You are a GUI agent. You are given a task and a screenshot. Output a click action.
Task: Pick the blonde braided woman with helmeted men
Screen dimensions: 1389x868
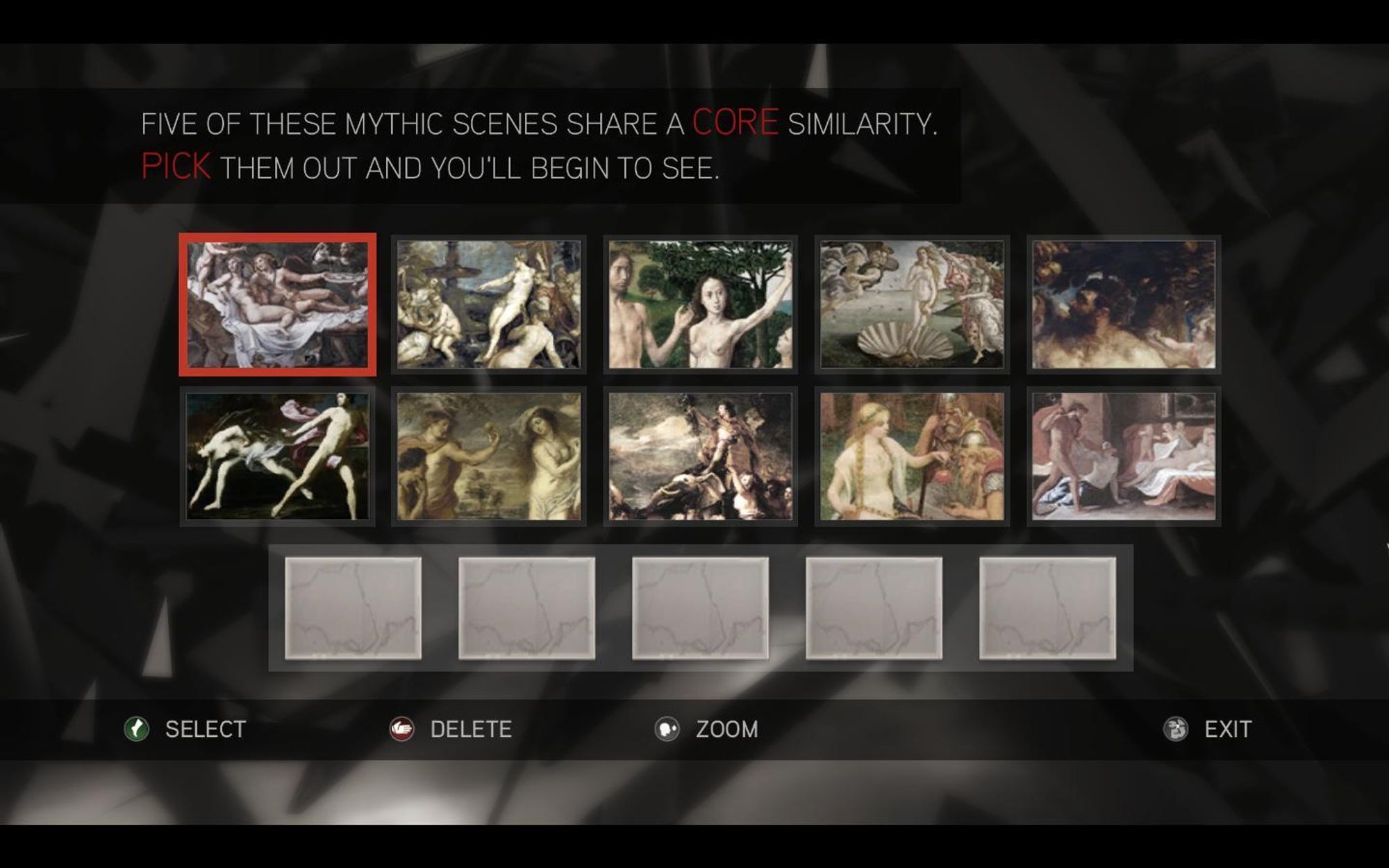click(x=912, y=456)
